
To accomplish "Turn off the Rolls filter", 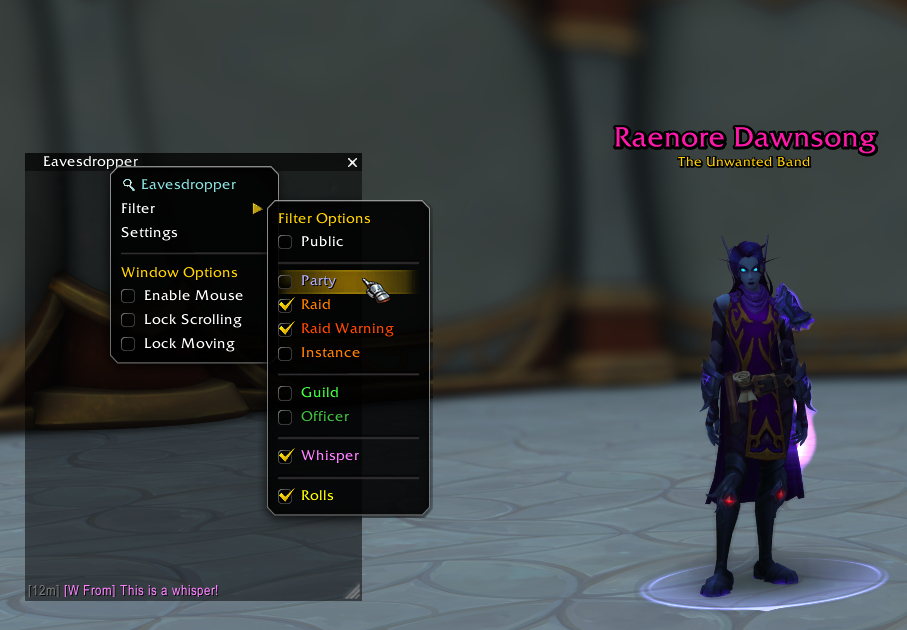I will (286, 496).
